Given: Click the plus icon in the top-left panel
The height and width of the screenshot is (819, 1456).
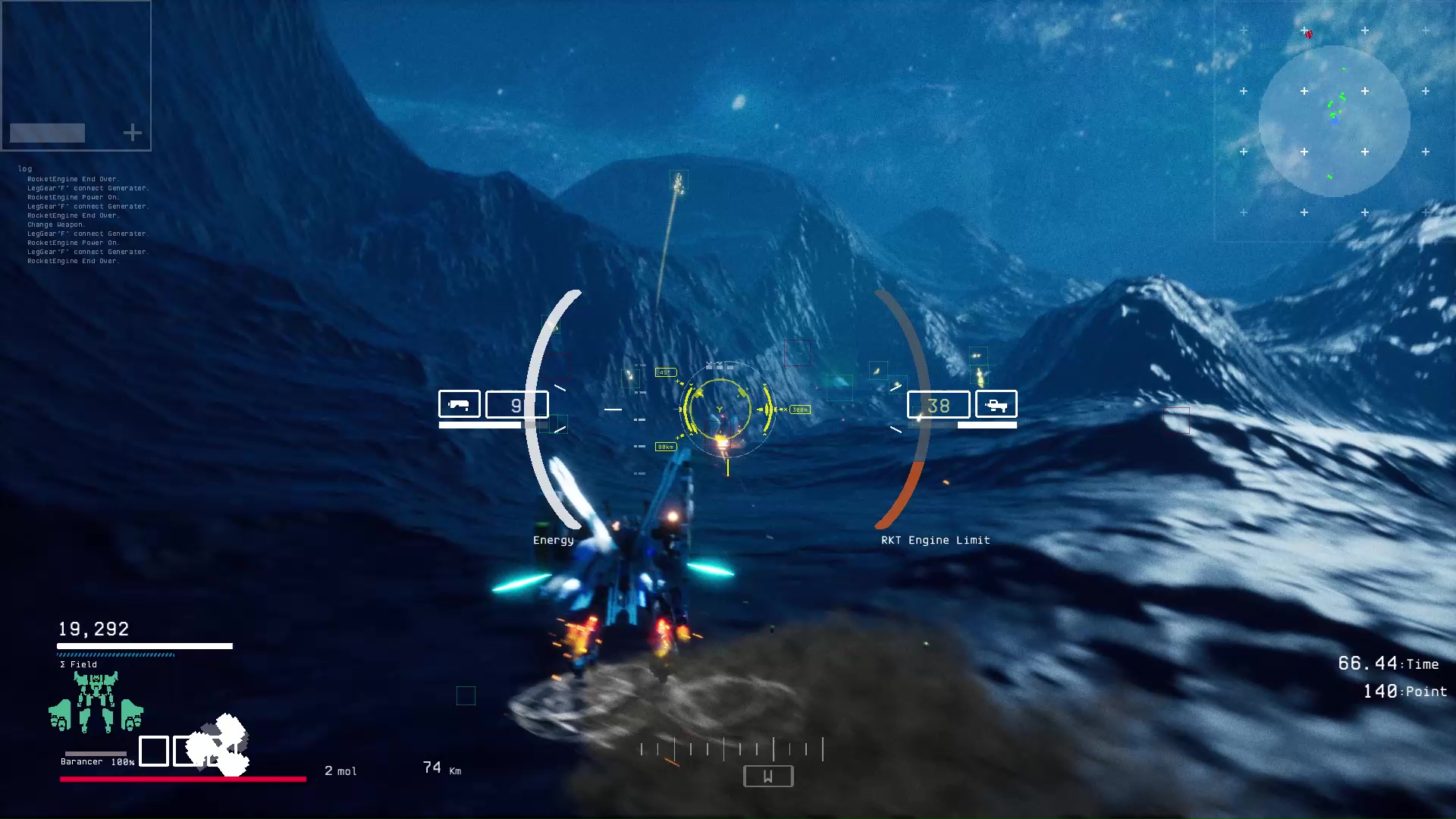Looking at the screenshot, I should click(133, 133).
